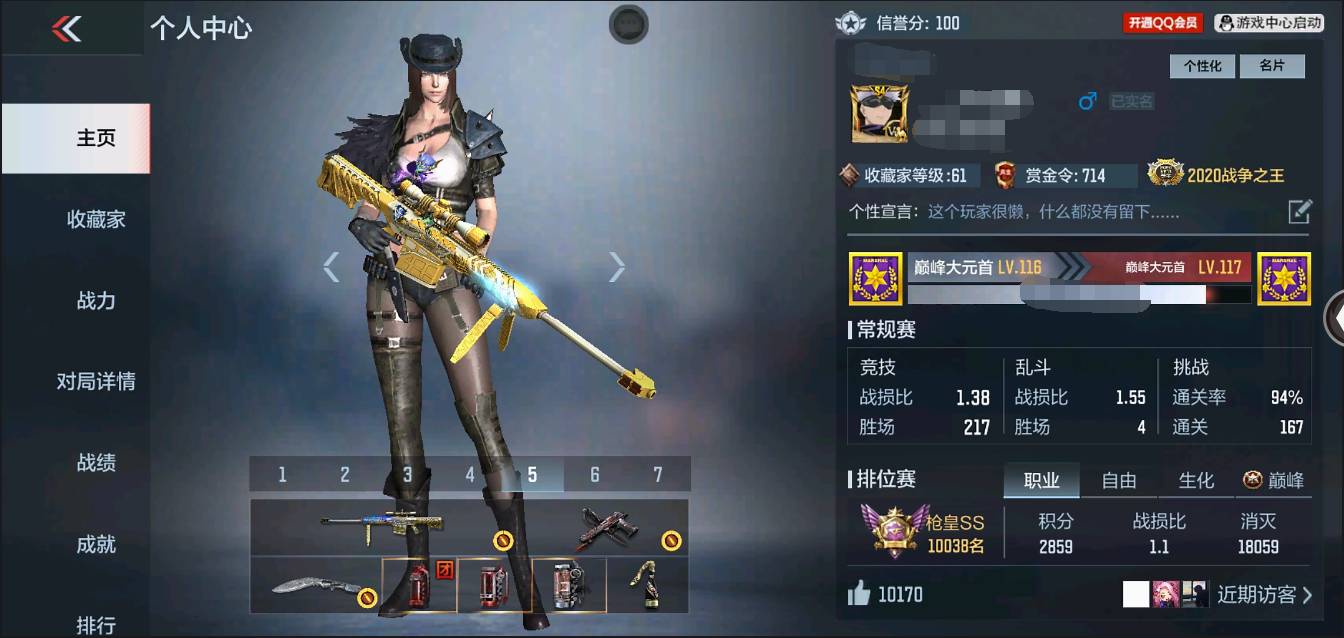This screenshot has height=638, width=1344.
Task: Switch ranked stats to 生化 tab
Action: pos(1195,480)
